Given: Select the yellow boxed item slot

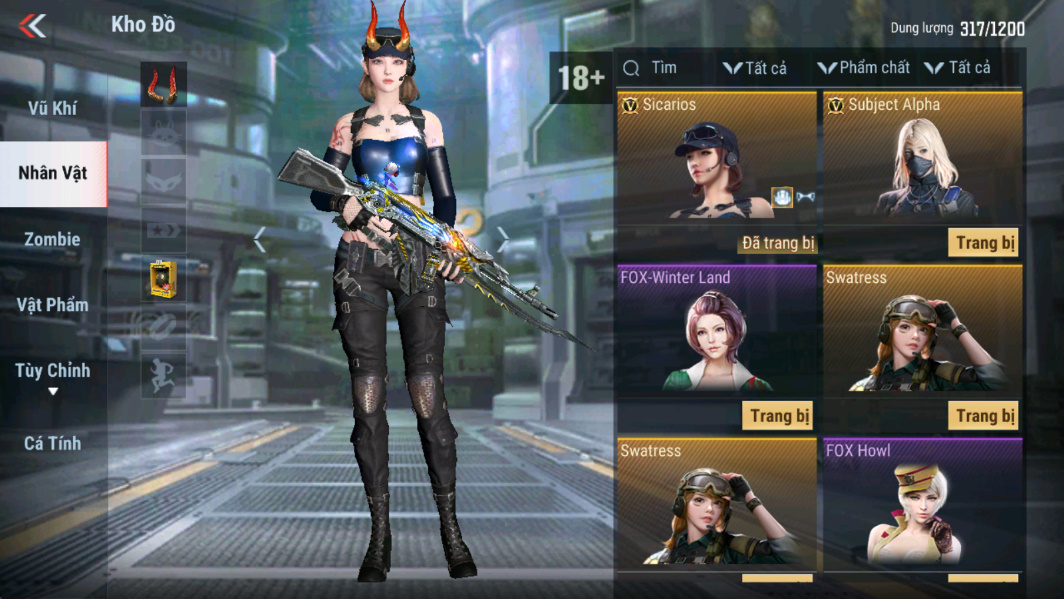Looking at the screenshot, I should [163, 280].
